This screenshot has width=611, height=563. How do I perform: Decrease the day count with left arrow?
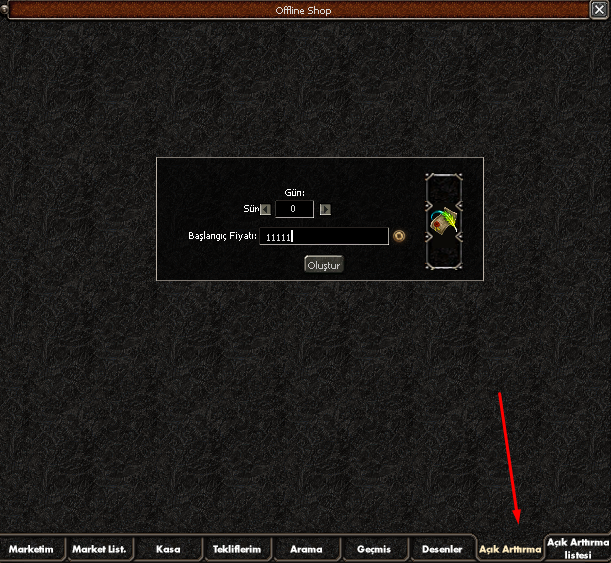pyautogui.click(x=265, y=209)
